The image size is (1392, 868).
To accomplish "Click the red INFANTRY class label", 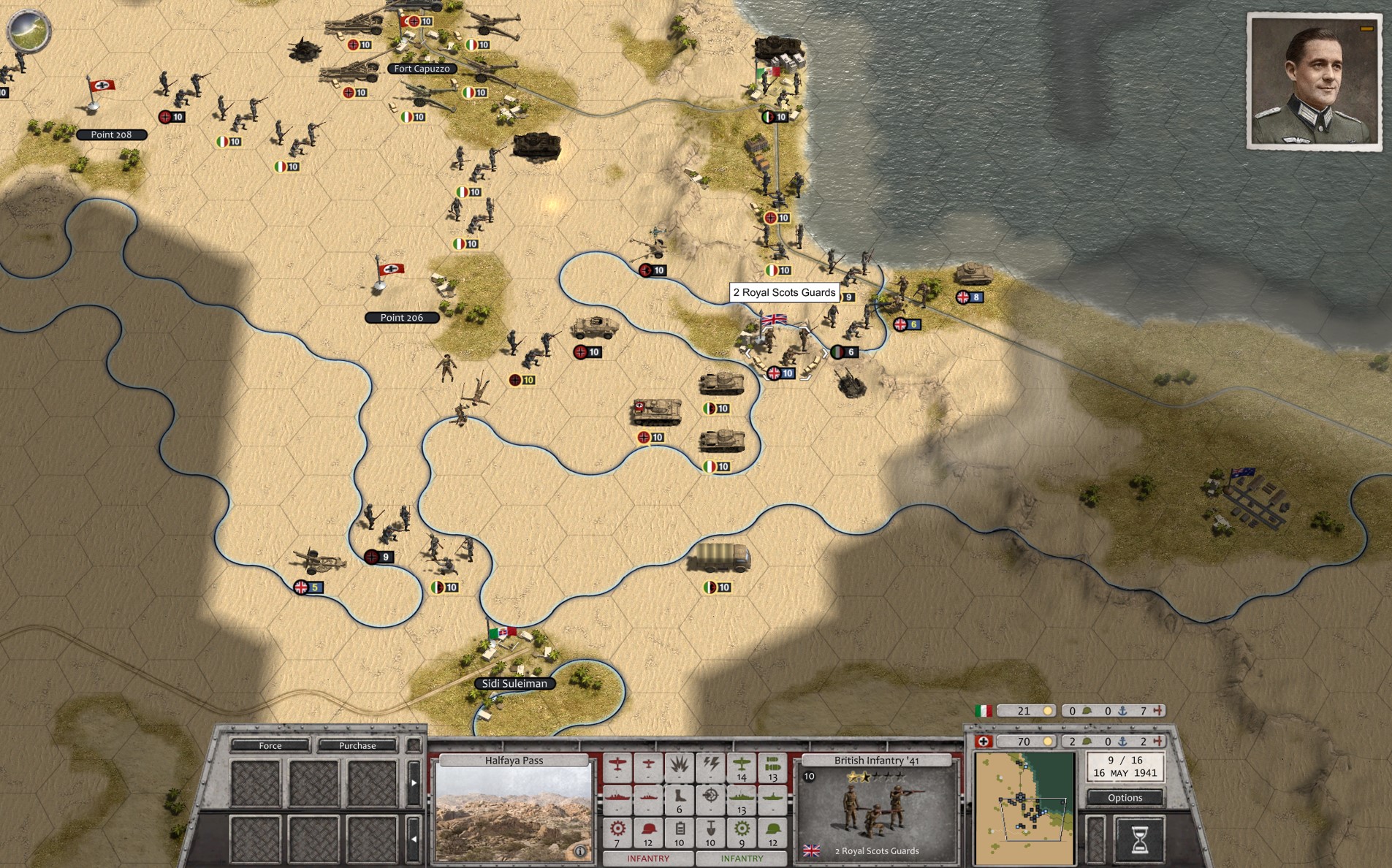I will pyautogui.click(x=648, y=859).
